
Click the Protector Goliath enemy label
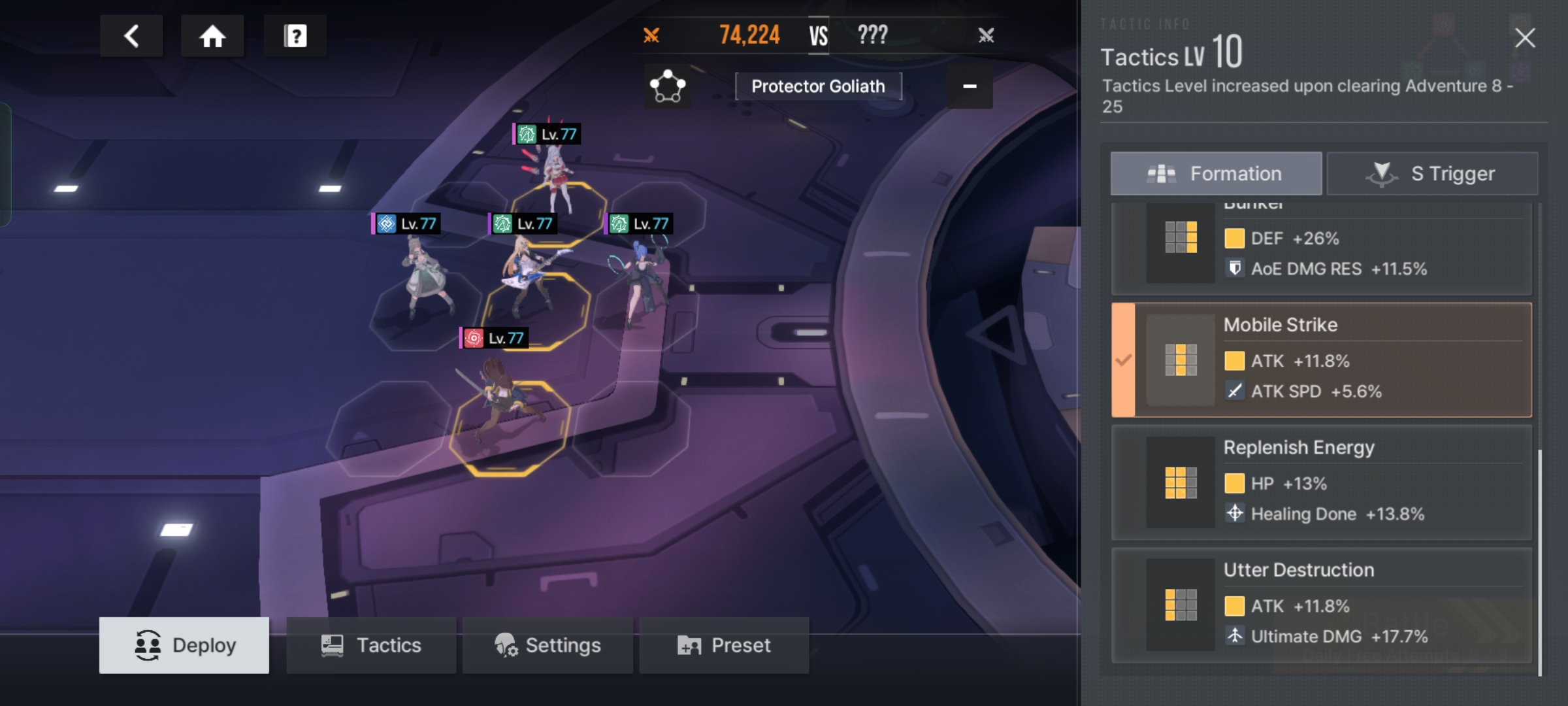[x=818, y=86]
